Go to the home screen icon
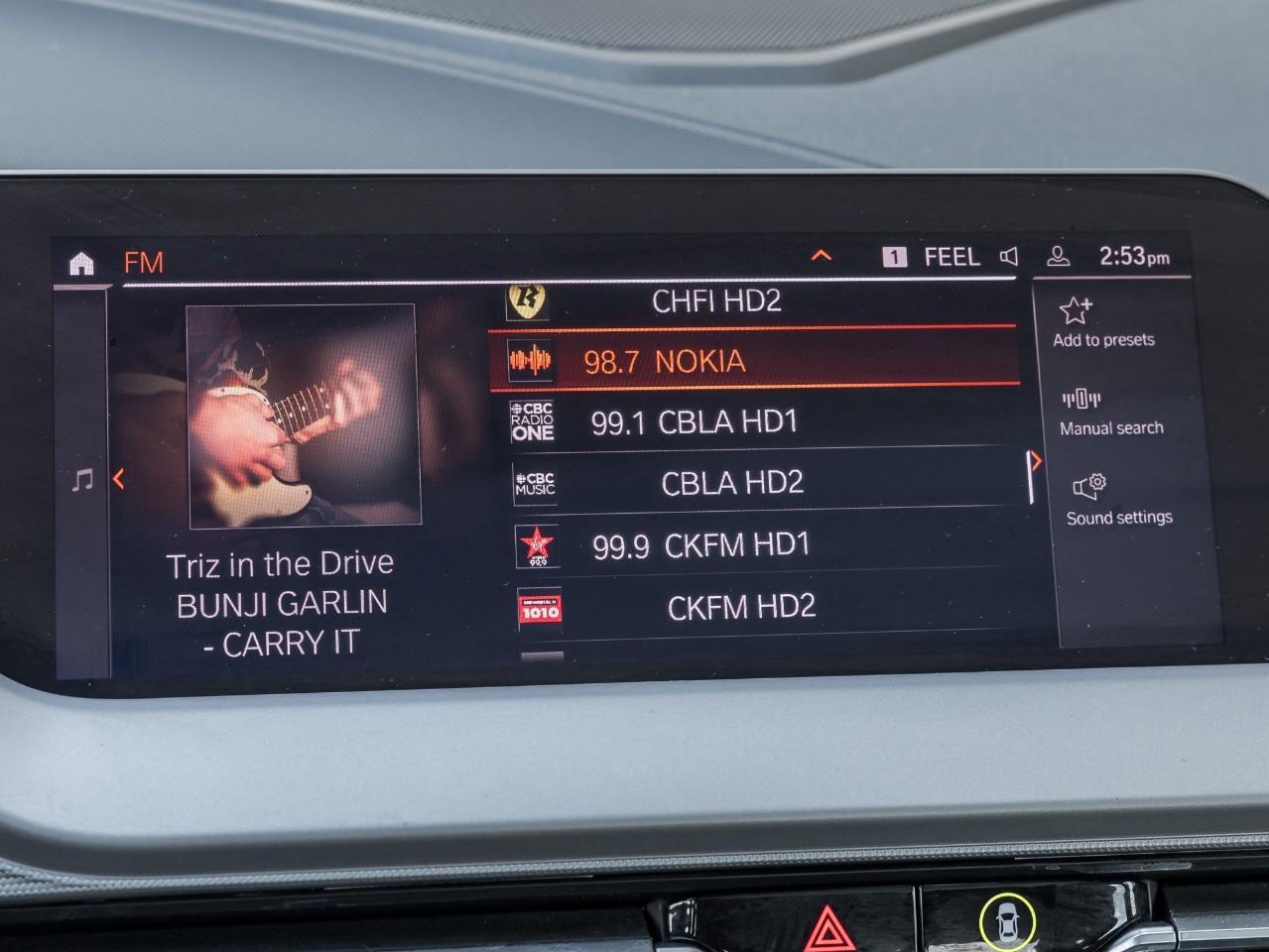Screen dimensions: 1269x952 81,263
